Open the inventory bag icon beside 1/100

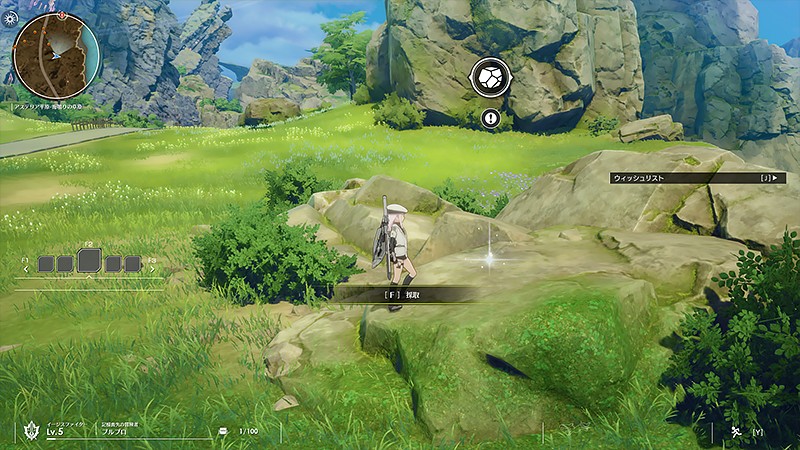222,432
